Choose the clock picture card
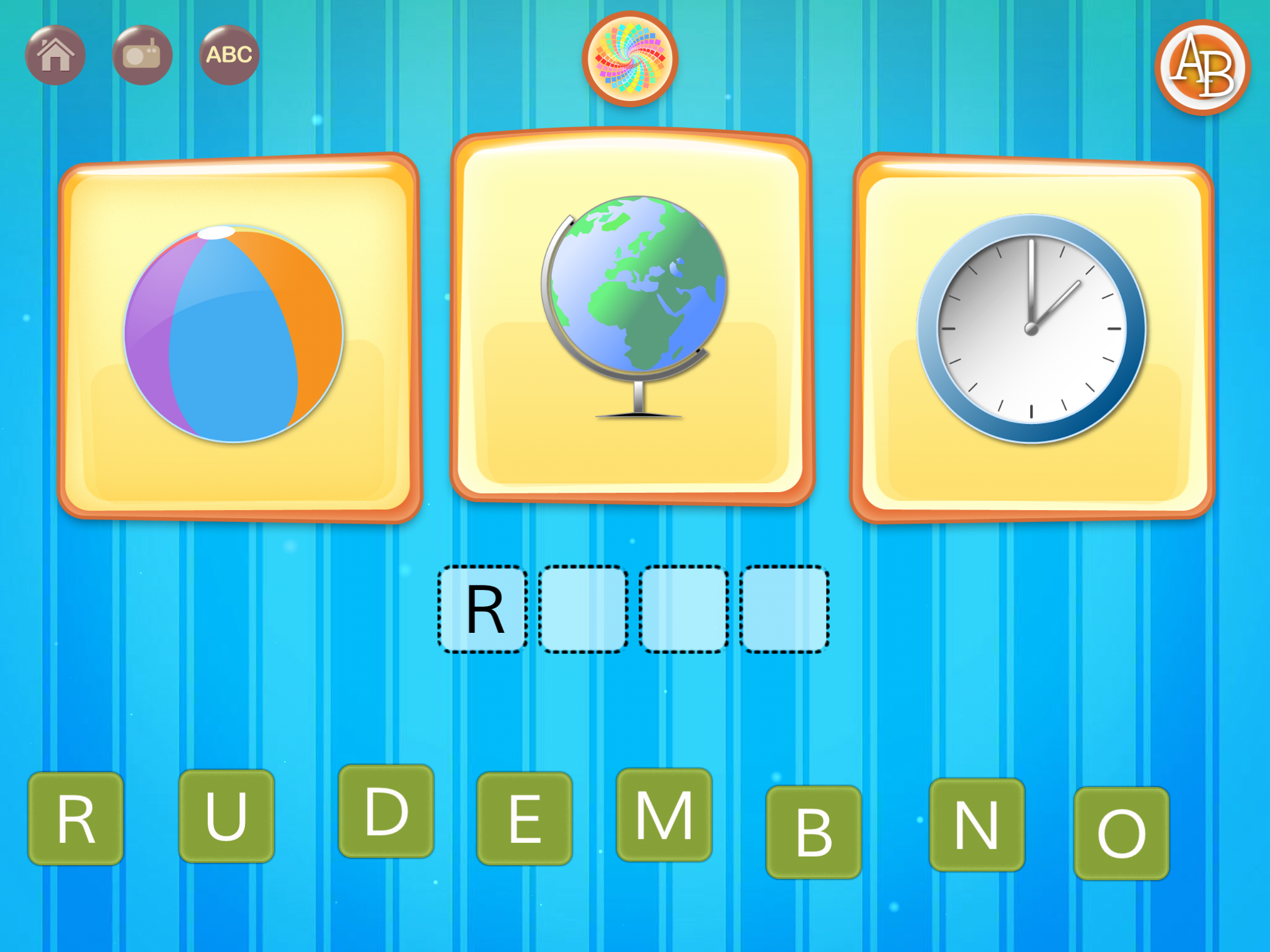1270x952 pixels. 1032,337
